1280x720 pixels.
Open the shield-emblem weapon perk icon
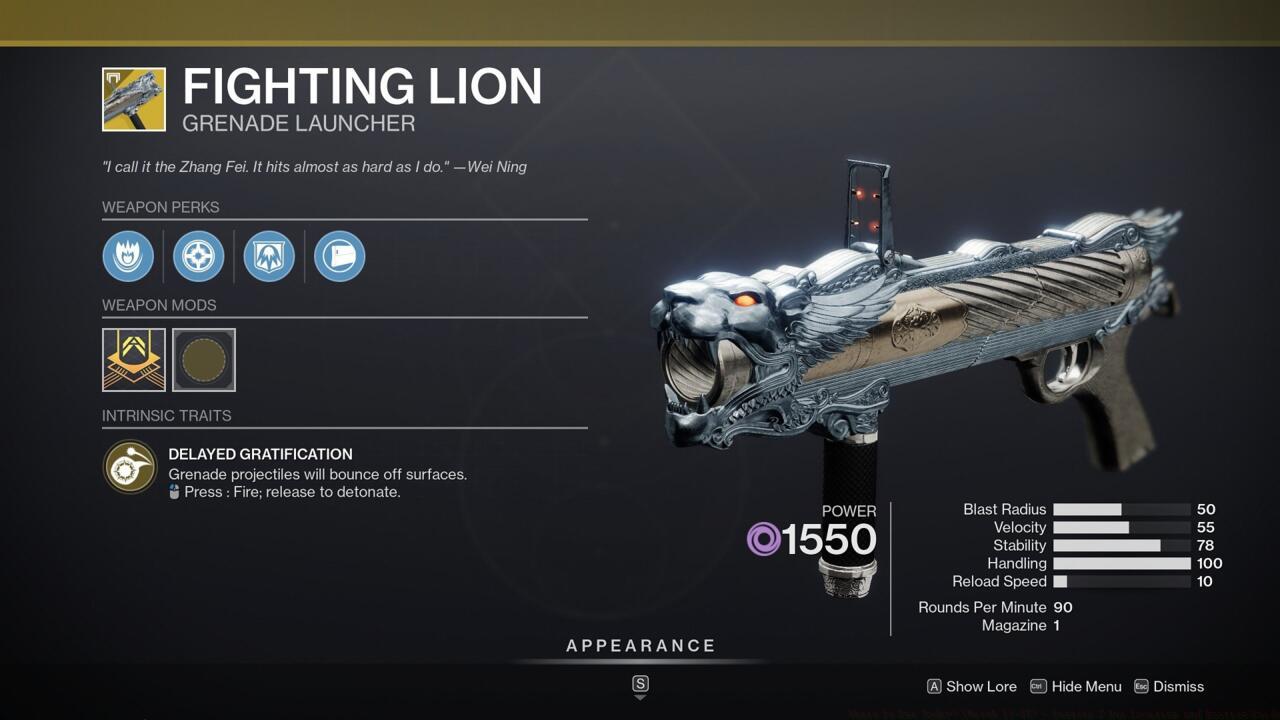[x=268, y=256]
